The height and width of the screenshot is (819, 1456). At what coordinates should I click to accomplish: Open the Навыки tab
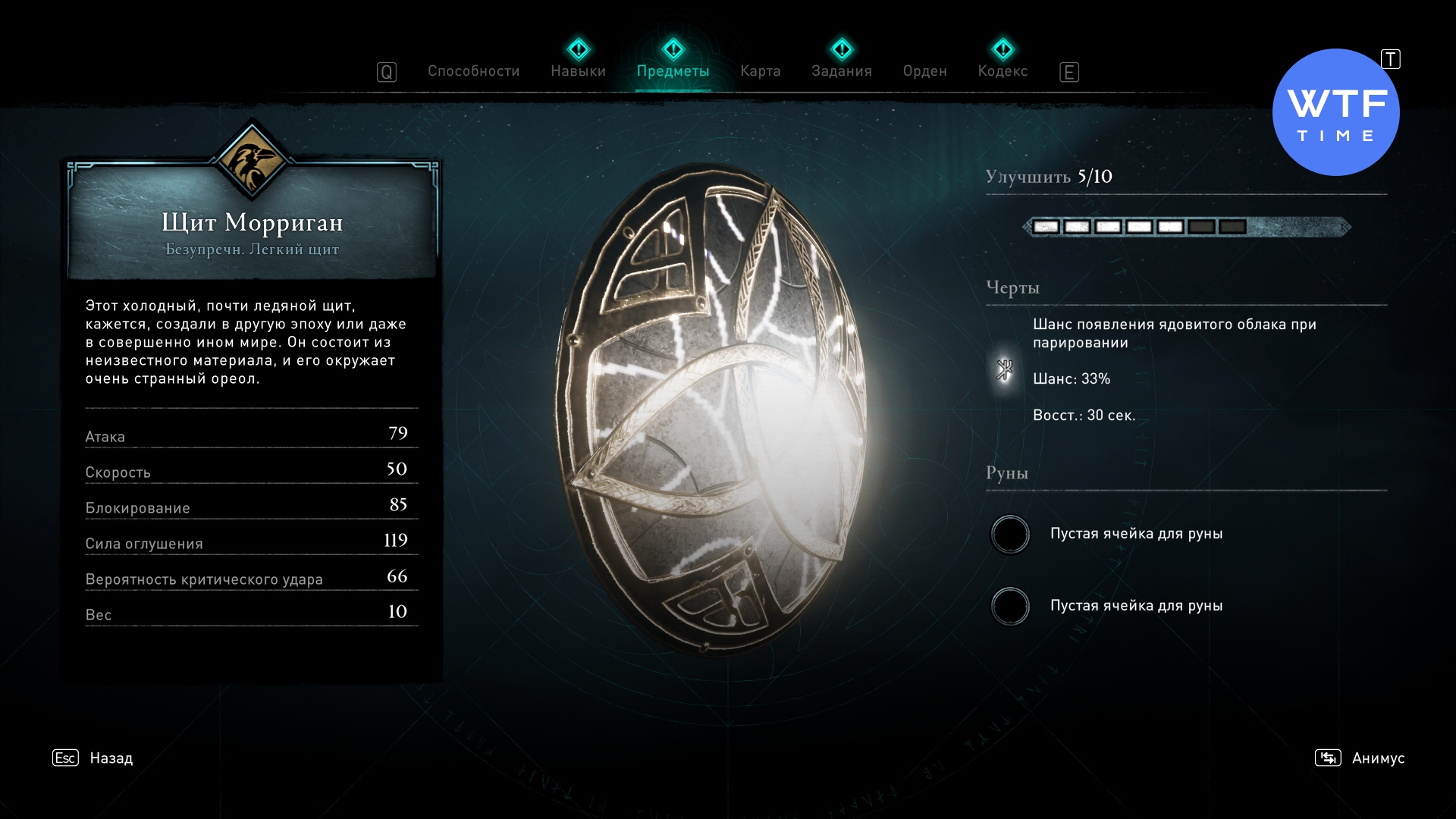tap(578, 71)
